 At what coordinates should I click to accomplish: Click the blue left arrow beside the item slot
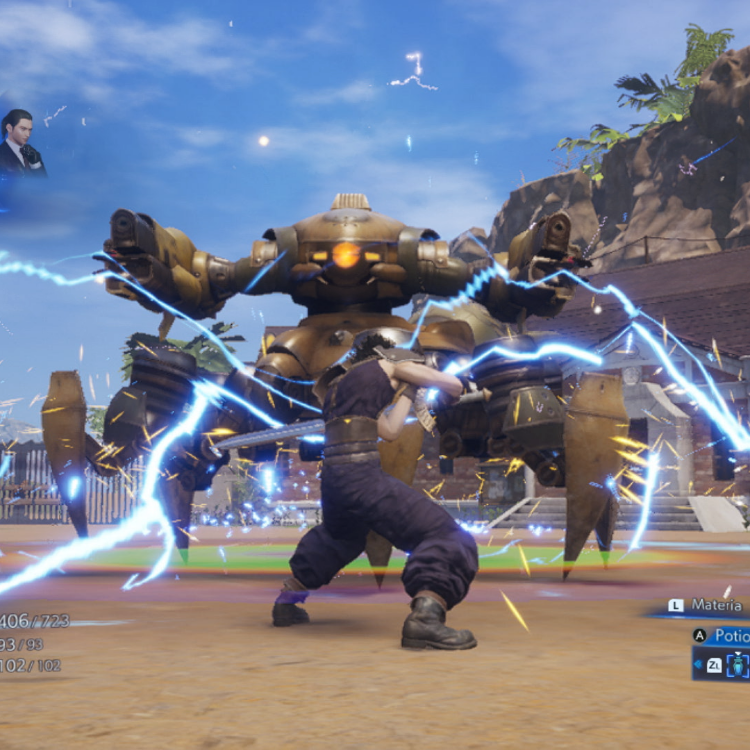point(698,663)
